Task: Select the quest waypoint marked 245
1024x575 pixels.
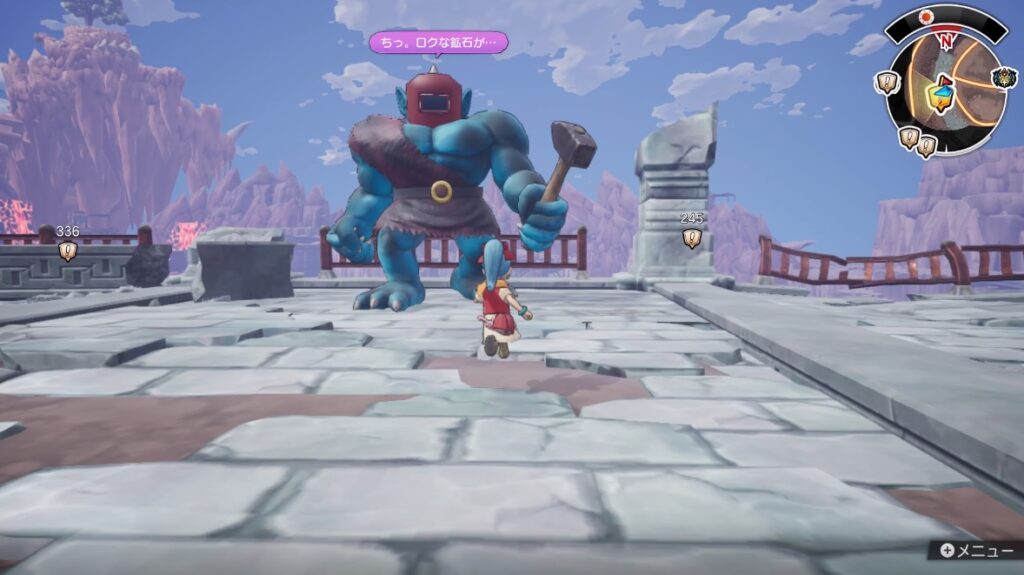Action: pos(691,238)
